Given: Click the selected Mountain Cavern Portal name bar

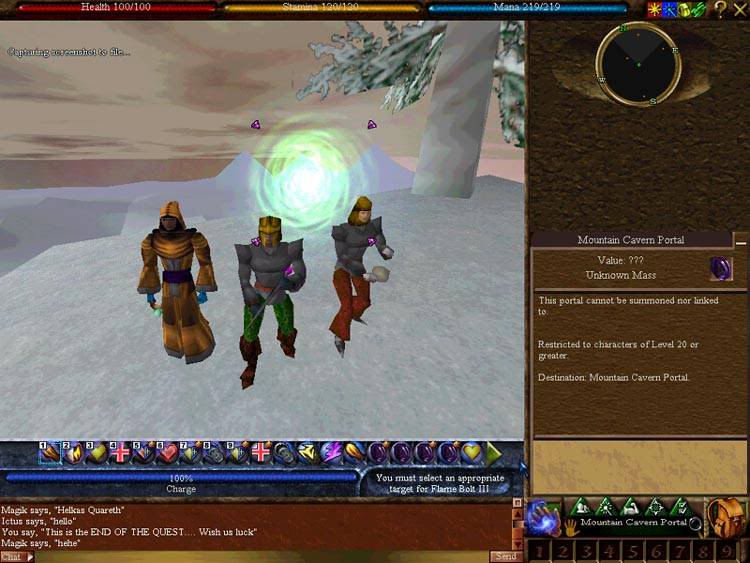Looking at the screenshot, I should point(633,522).
